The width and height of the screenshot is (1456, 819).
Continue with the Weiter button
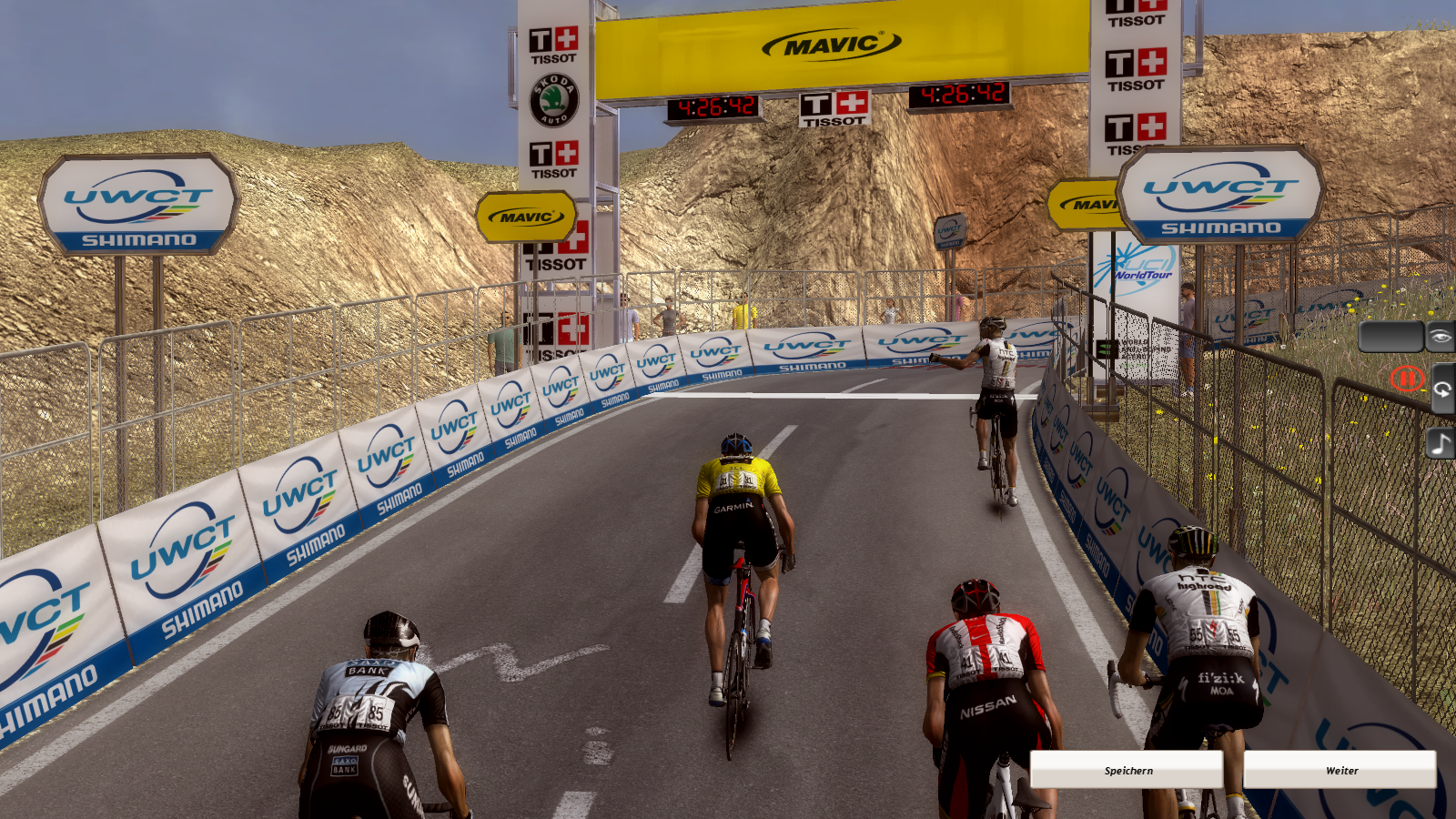[1340, 770]
